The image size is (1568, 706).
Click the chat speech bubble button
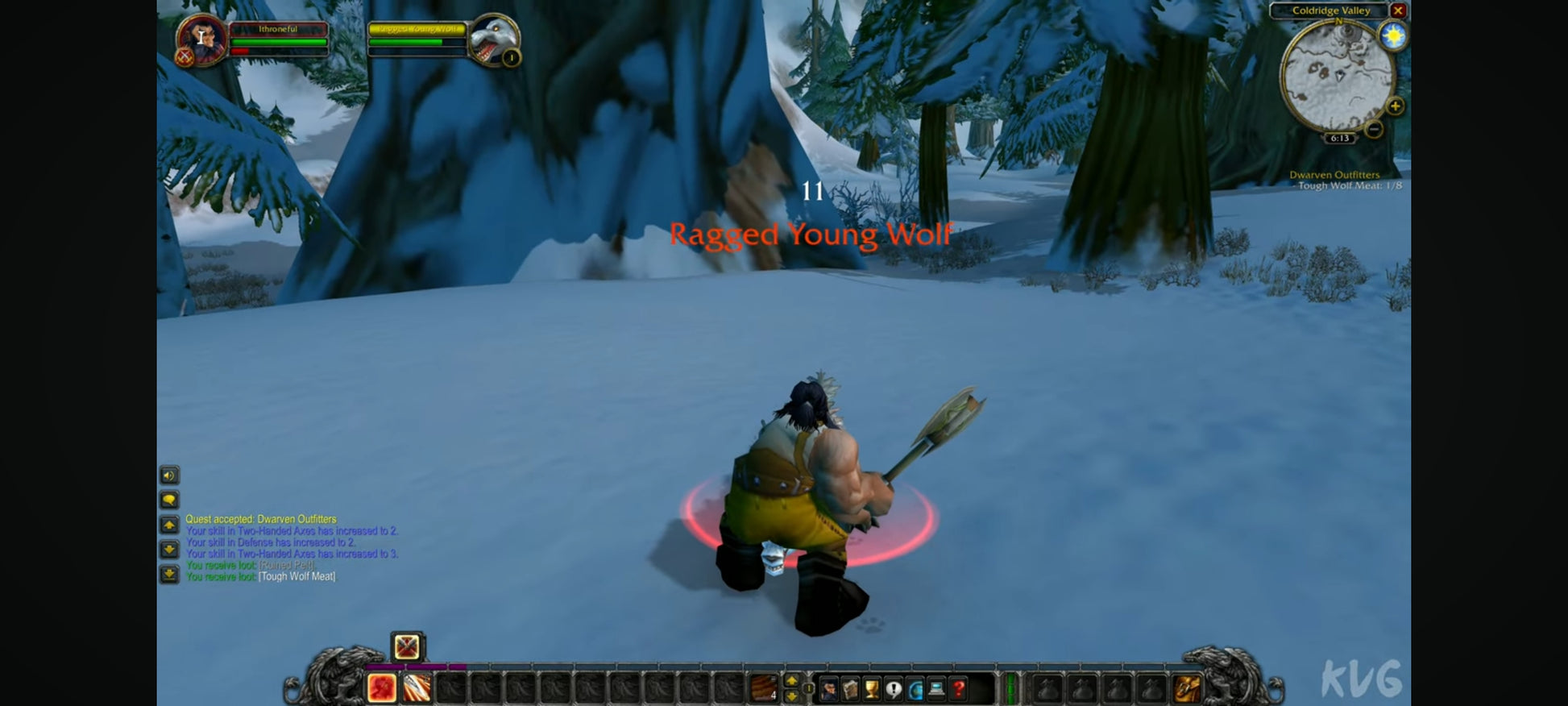click(169, 500)
